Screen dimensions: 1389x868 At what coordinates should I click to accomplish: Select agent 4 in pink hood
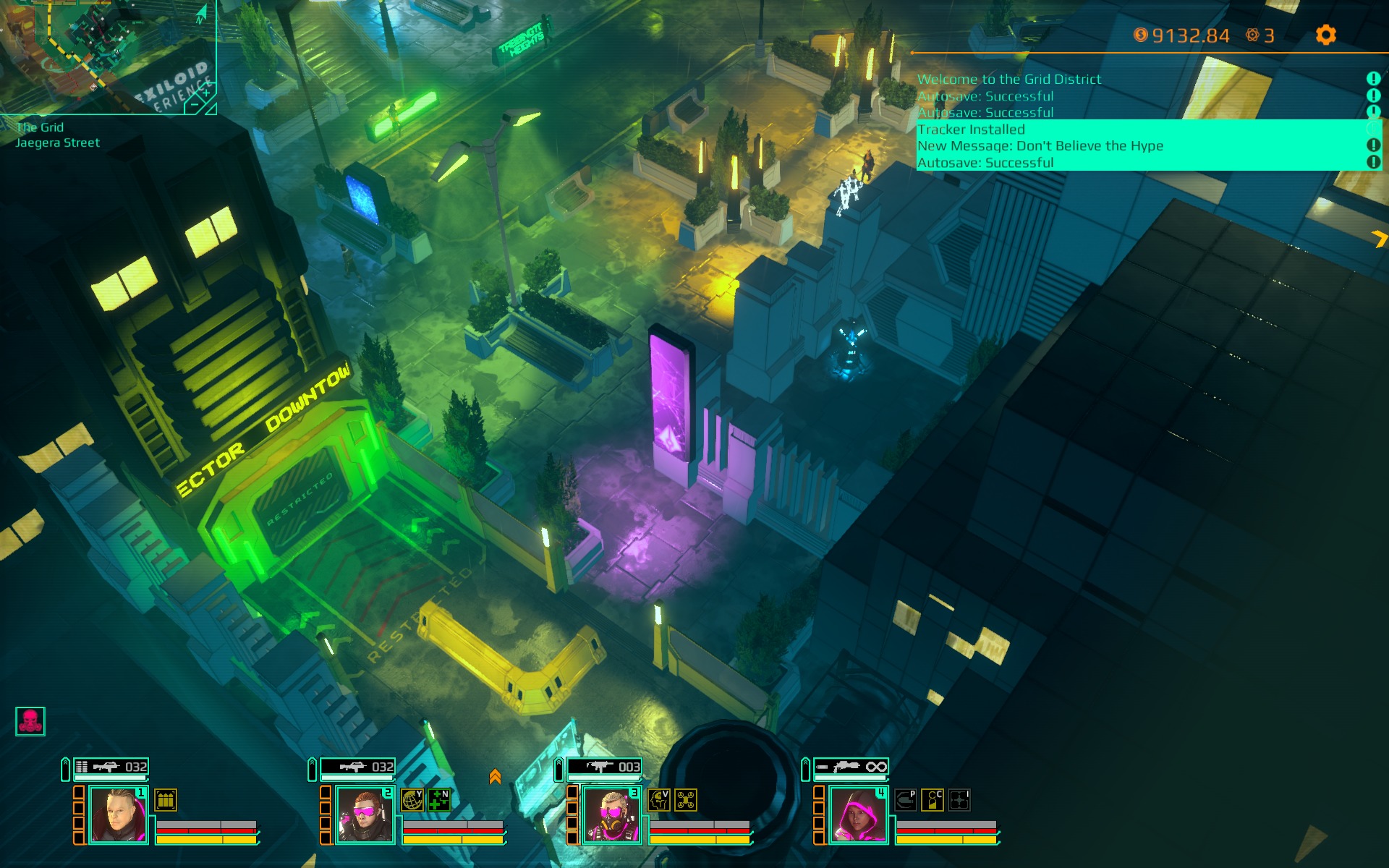pos(858,815)
